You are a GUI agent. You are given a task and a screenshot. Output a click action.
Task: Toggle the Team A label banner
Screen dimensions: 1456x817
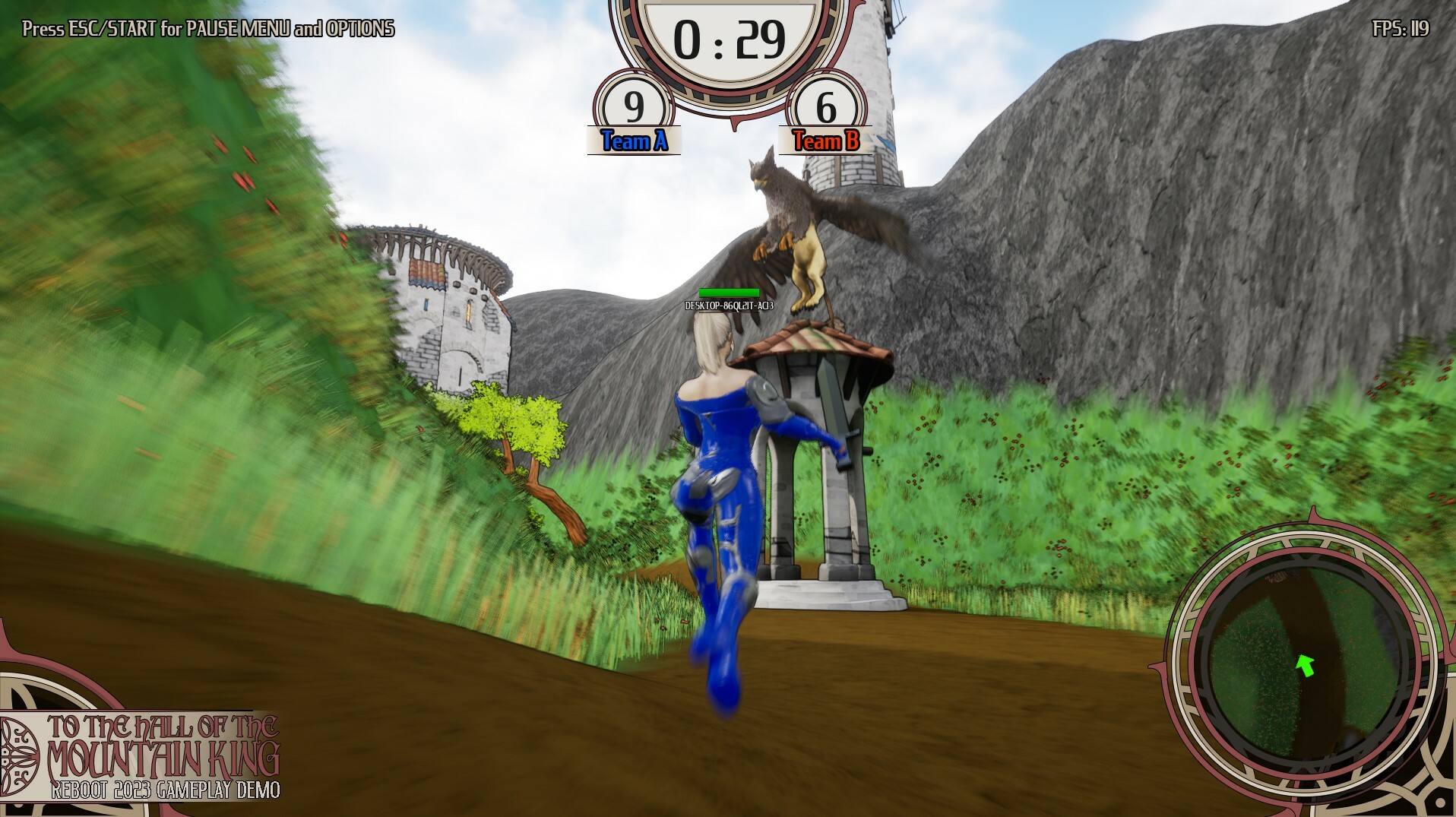click(x=635, y=139)
